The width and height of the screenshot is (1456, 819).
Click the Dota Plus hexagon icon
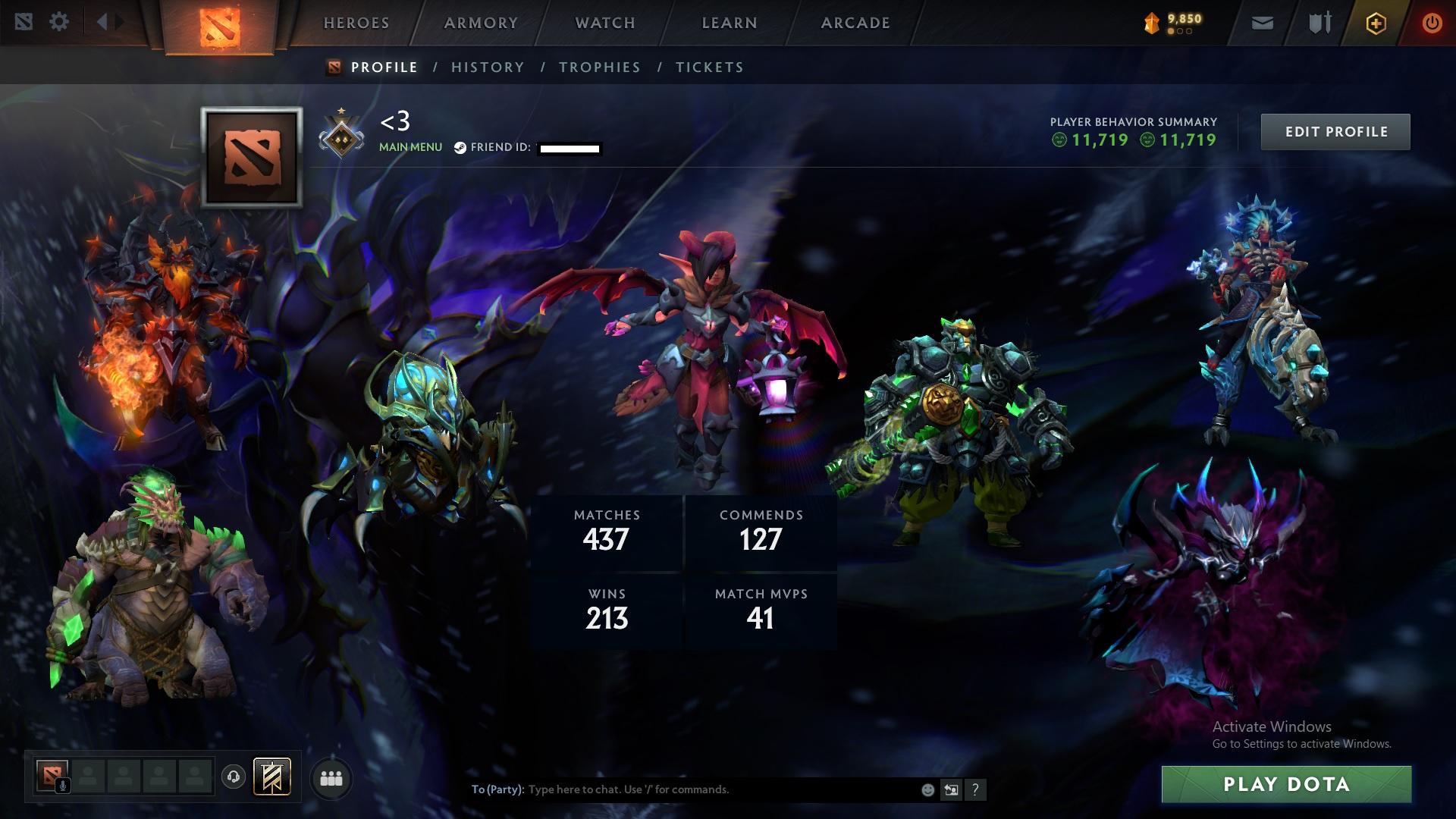(1376, 22)
